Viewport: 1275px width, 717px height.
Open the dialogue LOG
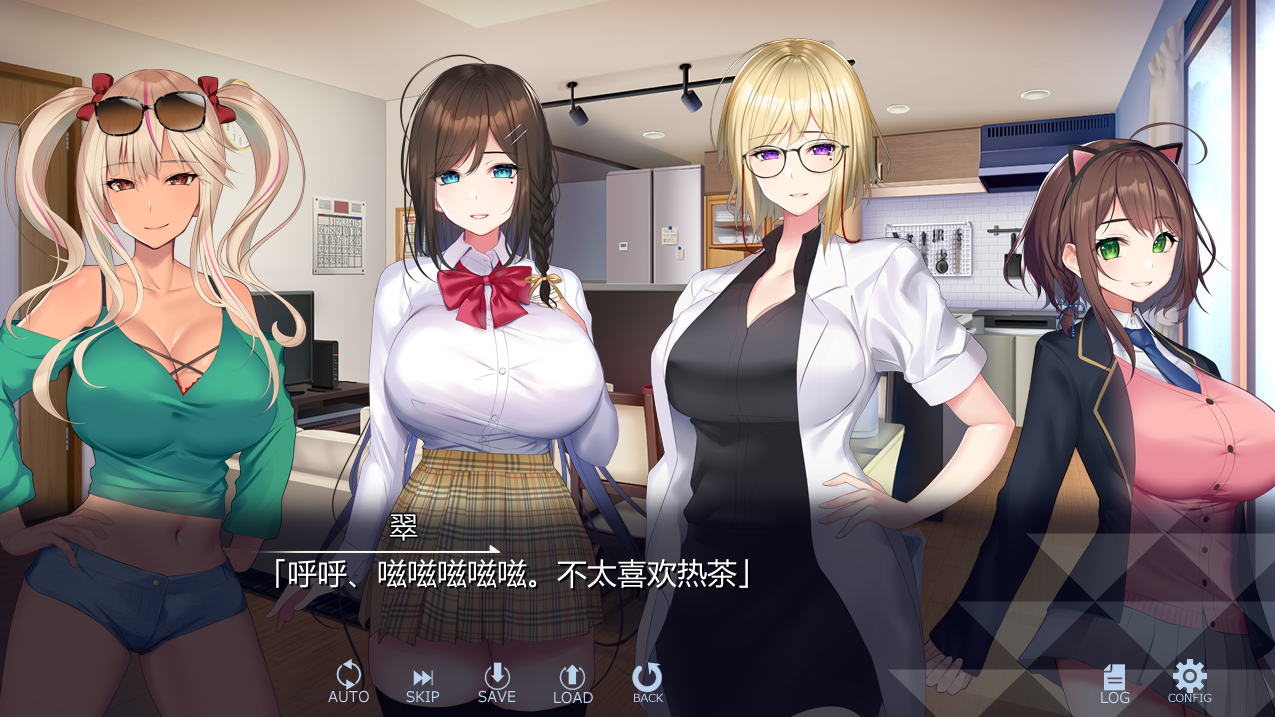click(1115, 684)
